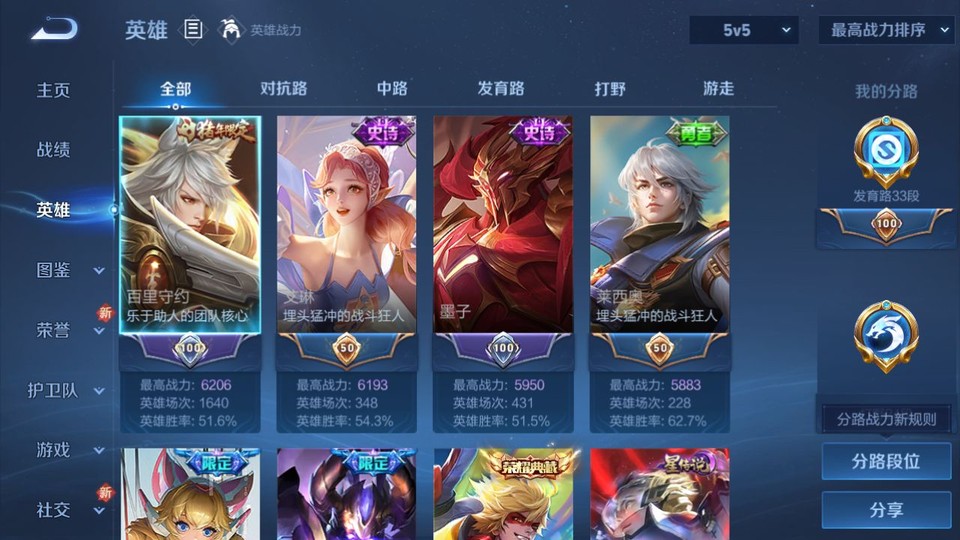Open the 主页 sidebar entry

tap(54, 90)
